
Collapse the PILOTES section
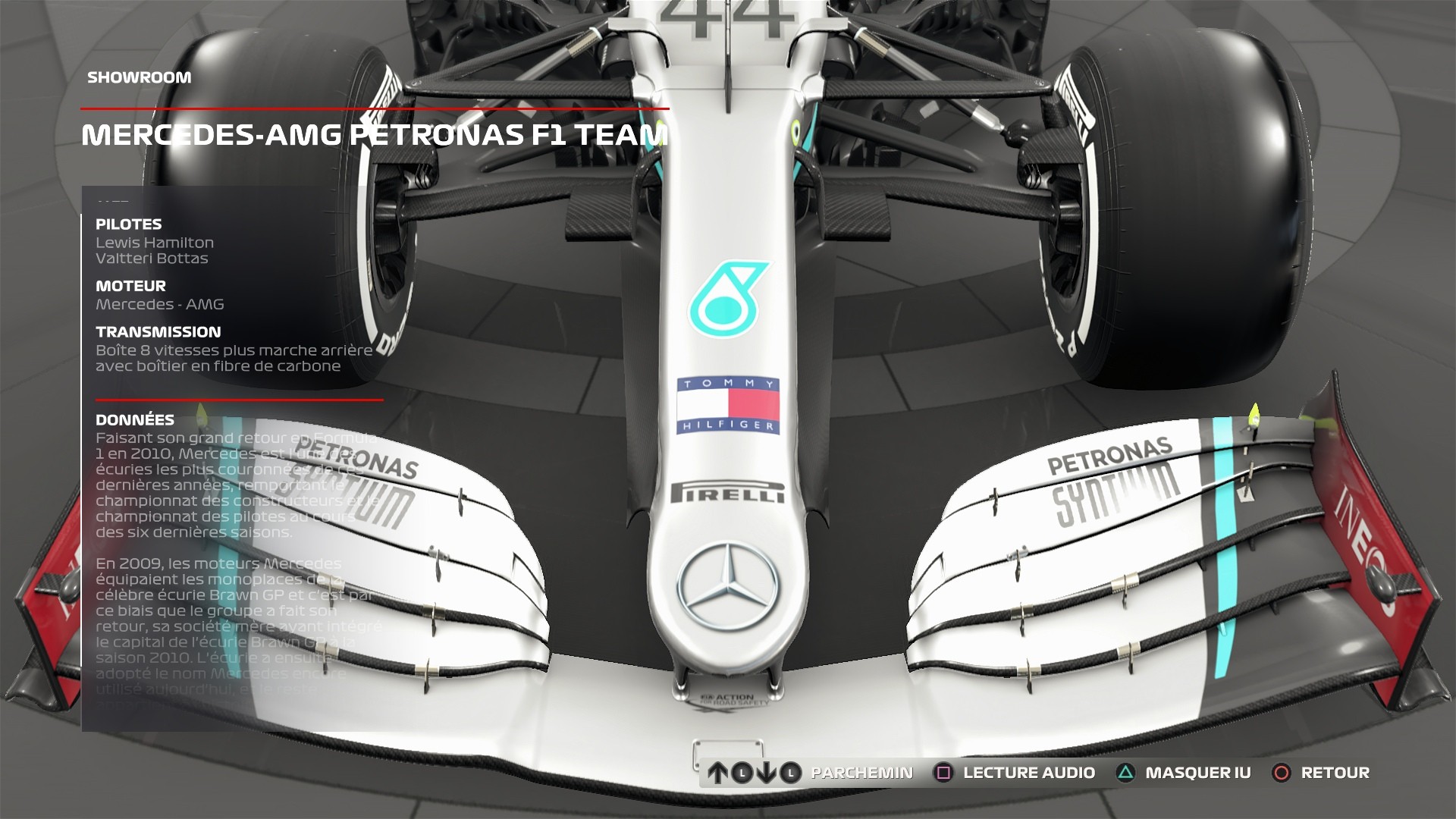pos(128,224)
